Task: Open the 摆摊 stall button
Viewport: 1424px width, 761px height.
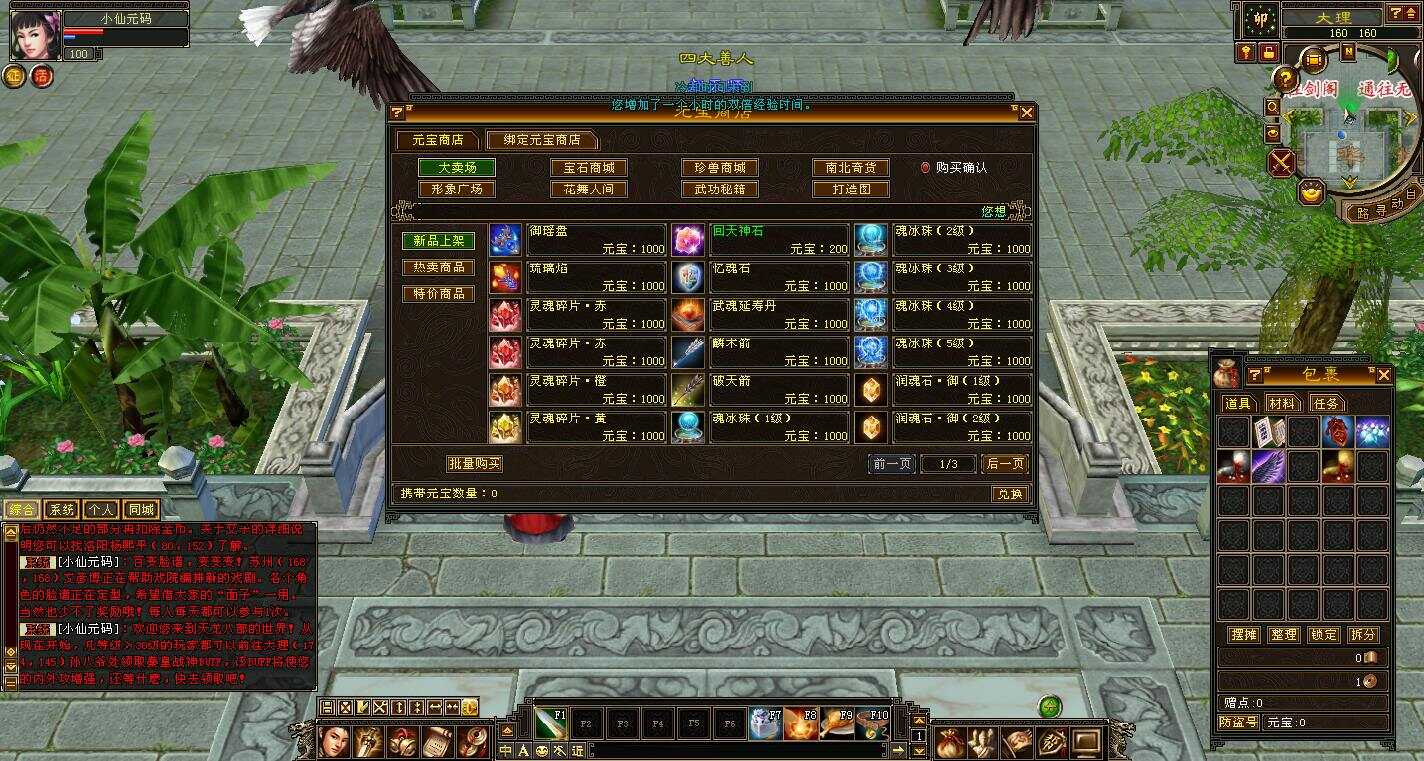Action: (x=1243, y=635)
